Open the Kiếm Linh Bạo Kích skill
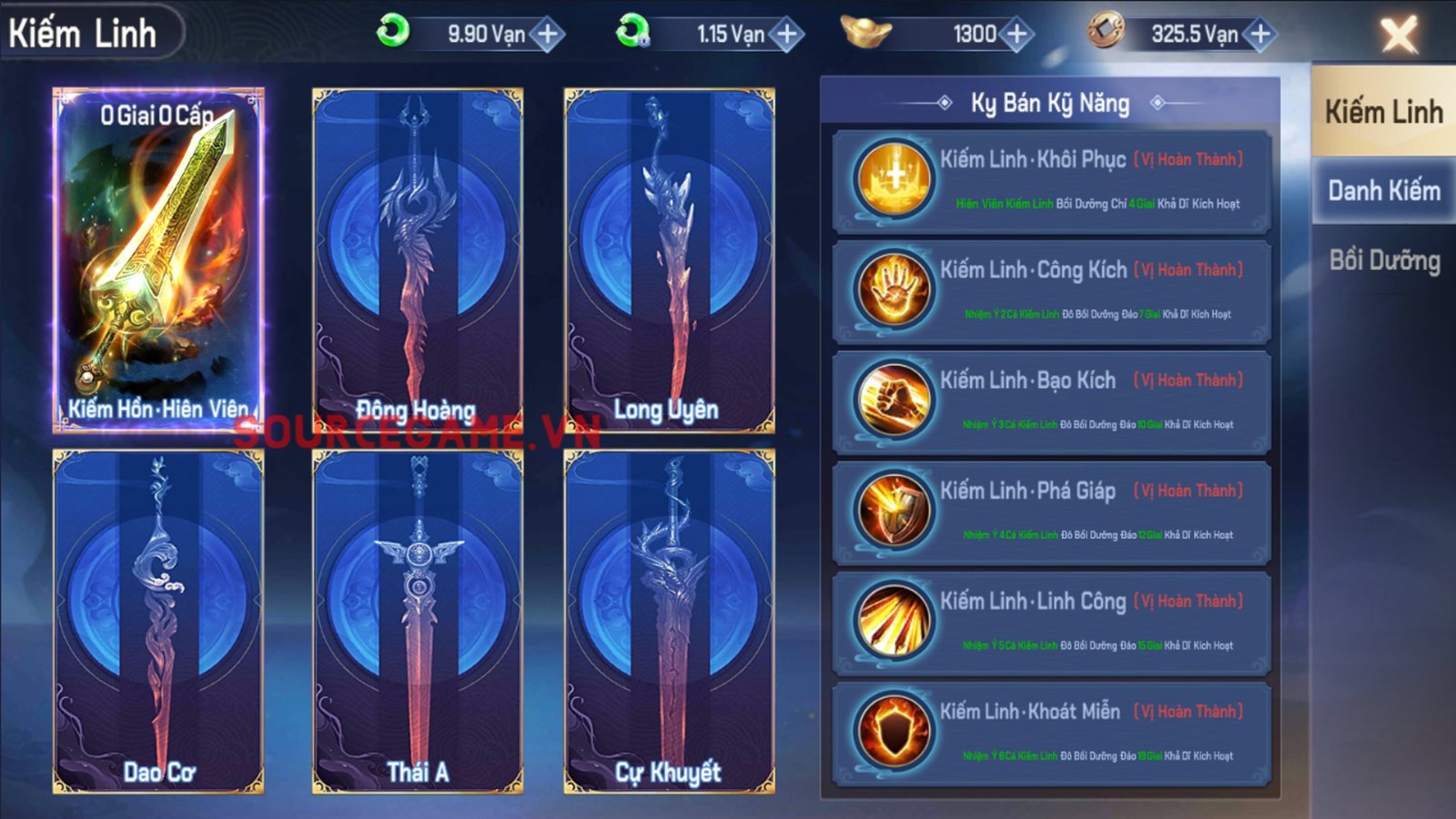This screenshot has height=819, width=1456. point(1051,400)
